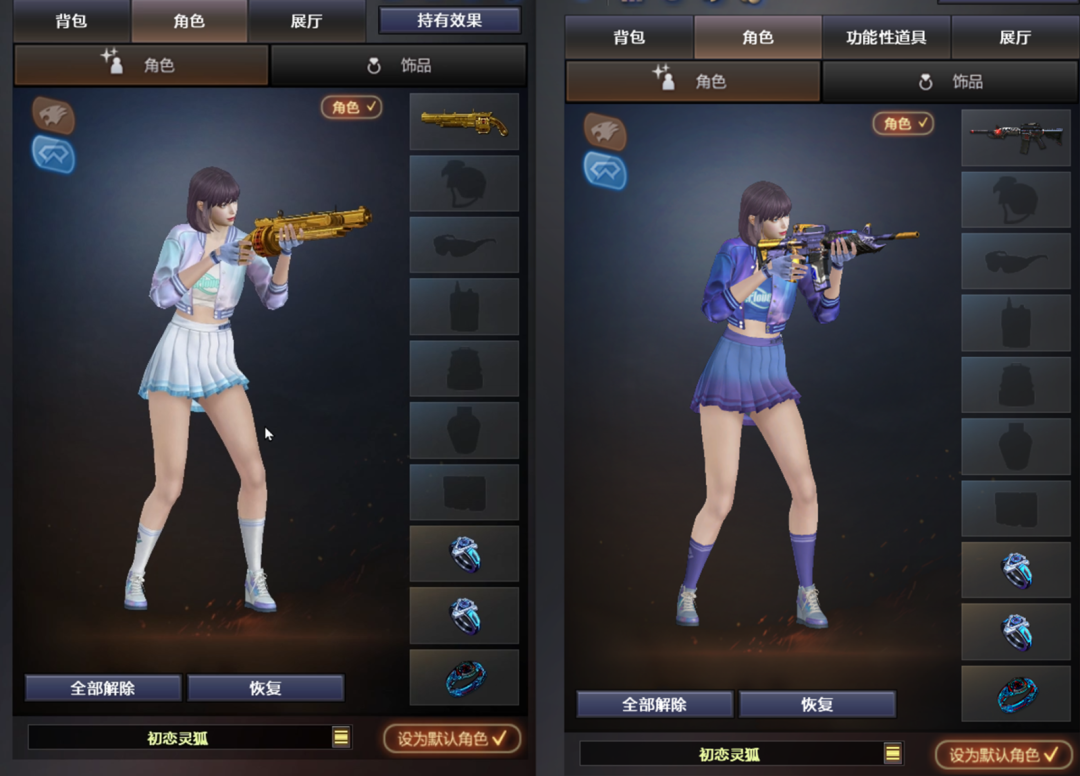This screenshot has height=776, width=1080.
Task: Click 全部解除 below the white-skirt character
Action: tap(103, 688)
